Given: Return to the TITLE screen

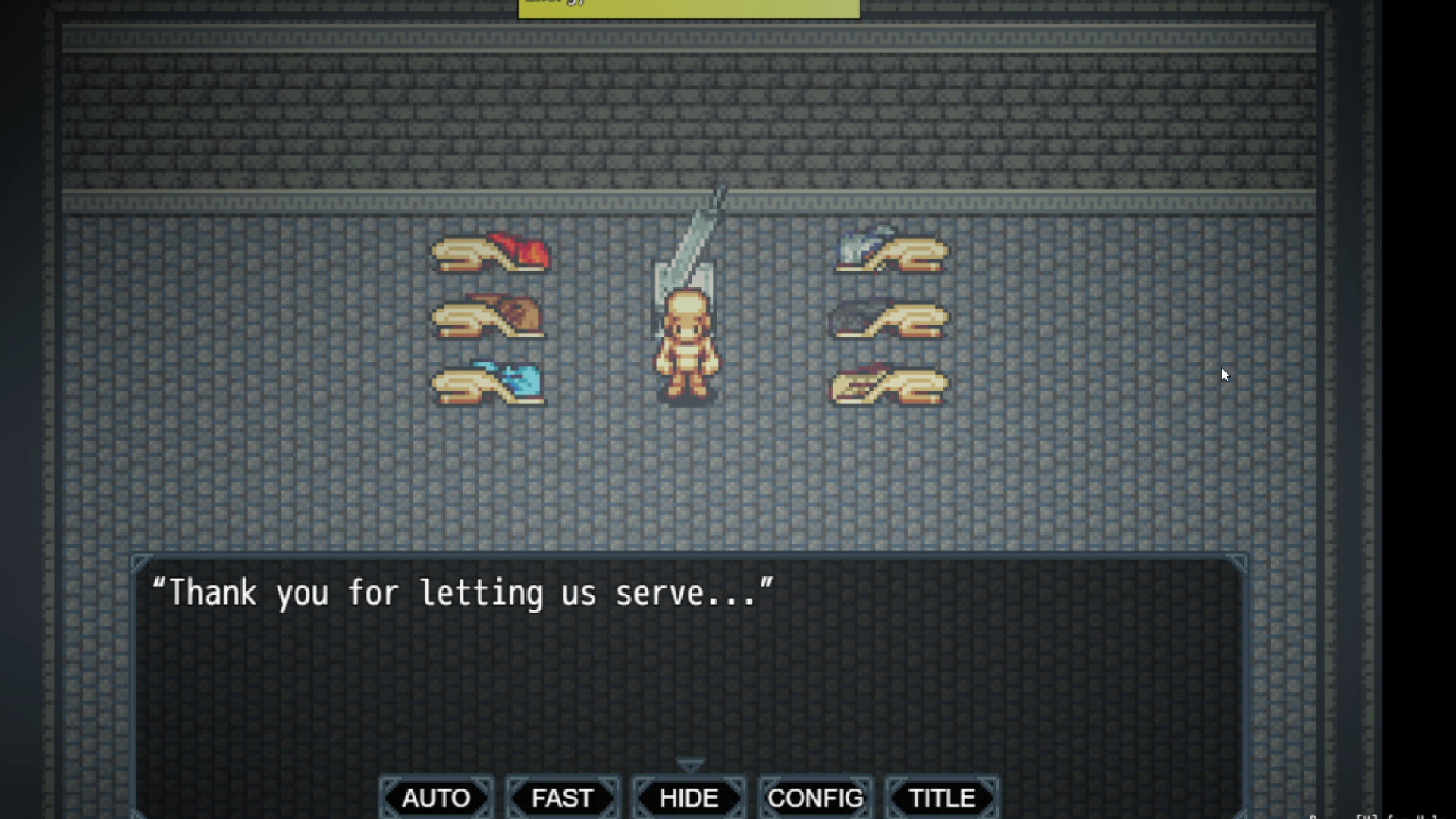Looking at the screenshot, I should coord(940,798).
